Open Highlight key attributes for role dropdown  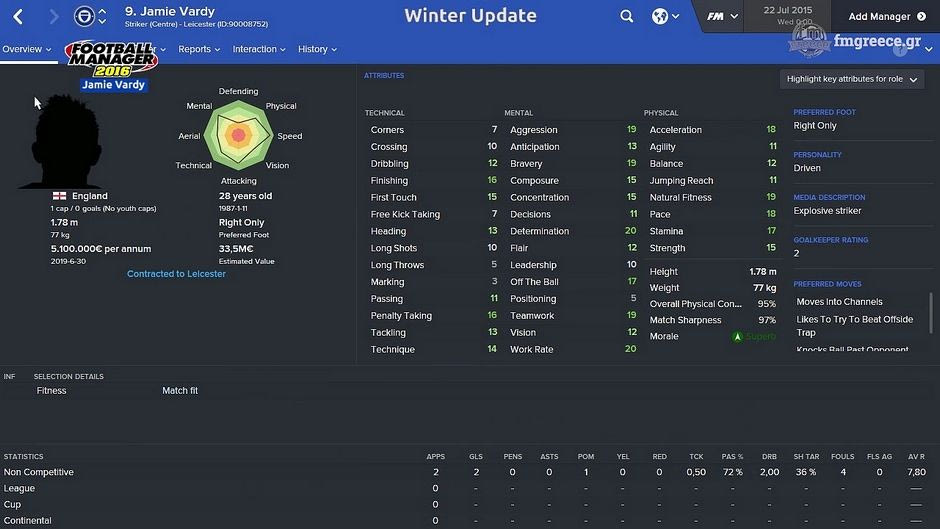click(852, 79)
